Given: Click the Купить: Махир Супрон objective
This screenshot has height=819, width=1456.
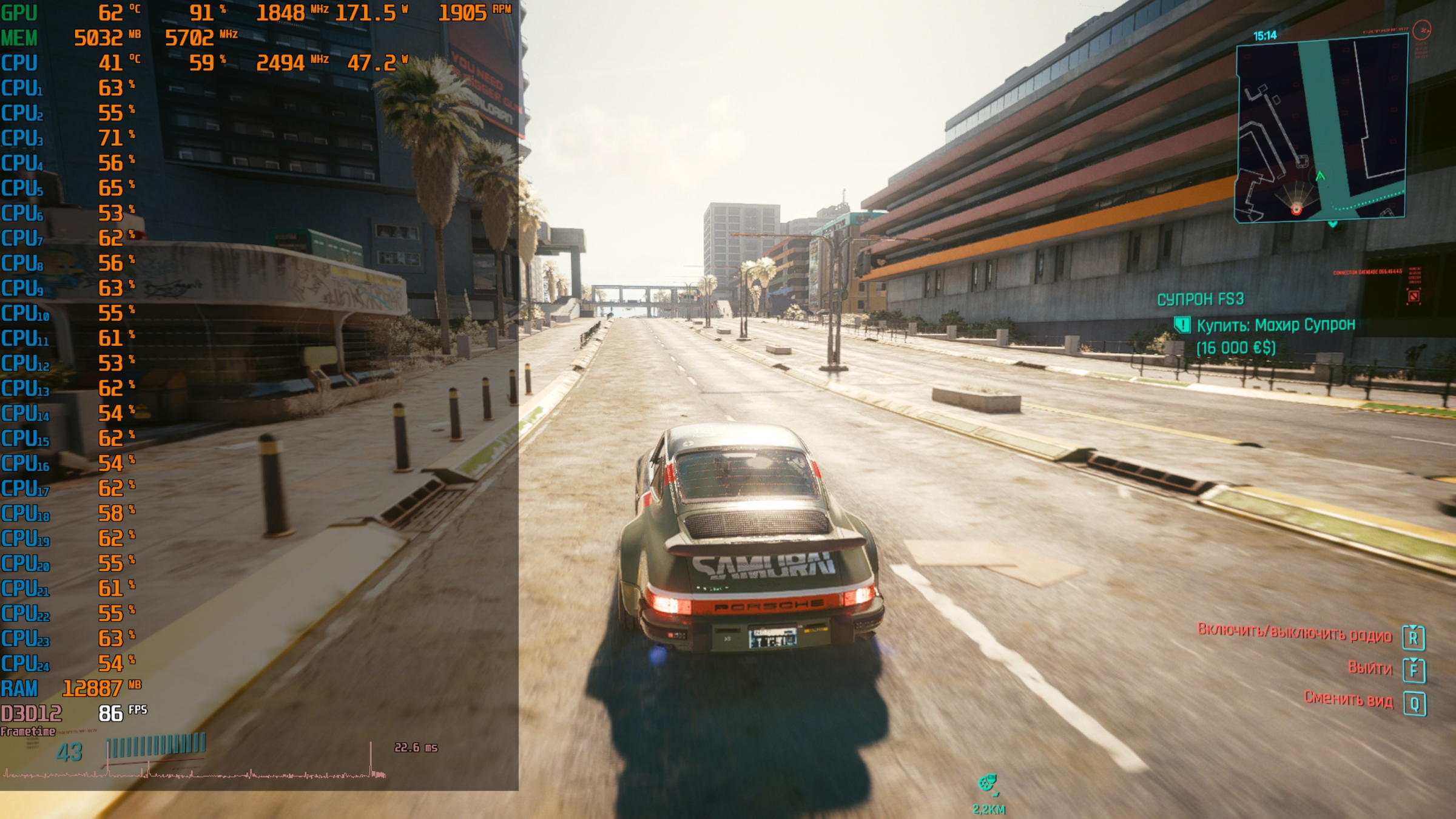Looking at the screenshot, I should pos(1275,325).
